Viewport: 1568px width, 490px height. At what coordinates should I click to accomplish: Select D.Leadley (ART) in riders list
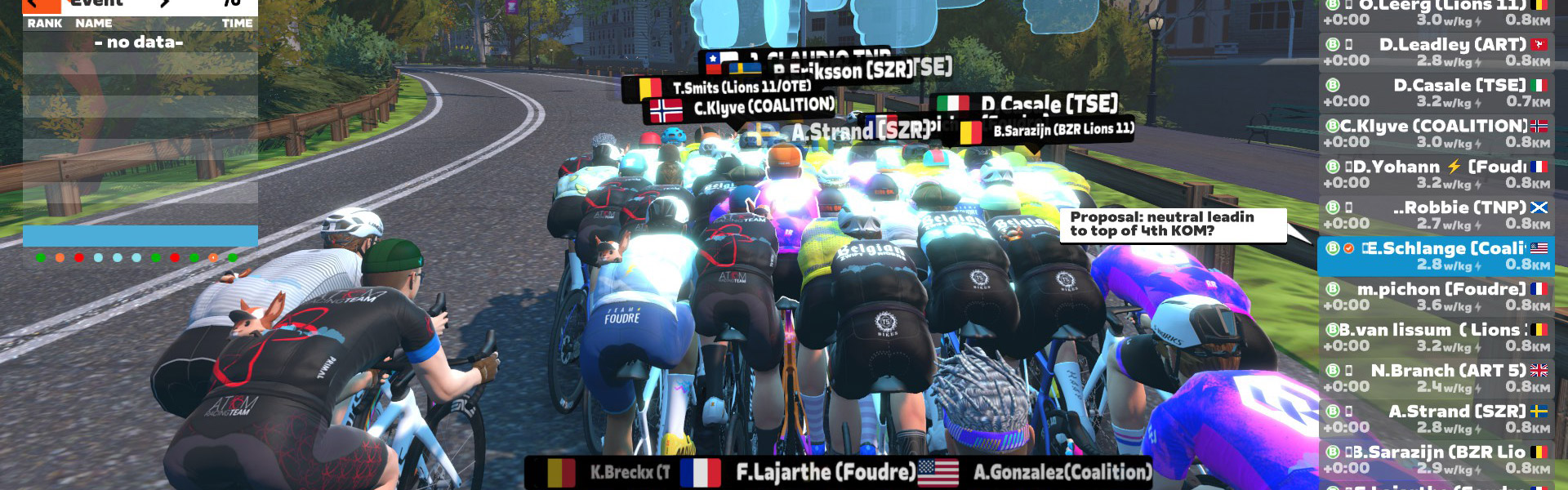tap(1436, 51)
